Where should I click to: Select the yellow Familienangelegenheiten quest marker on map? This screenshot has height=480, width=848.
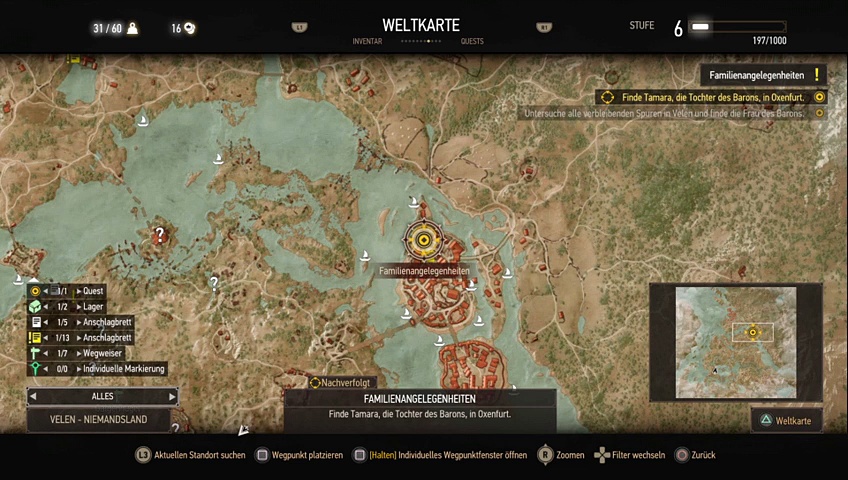click(x=423, y=240)
